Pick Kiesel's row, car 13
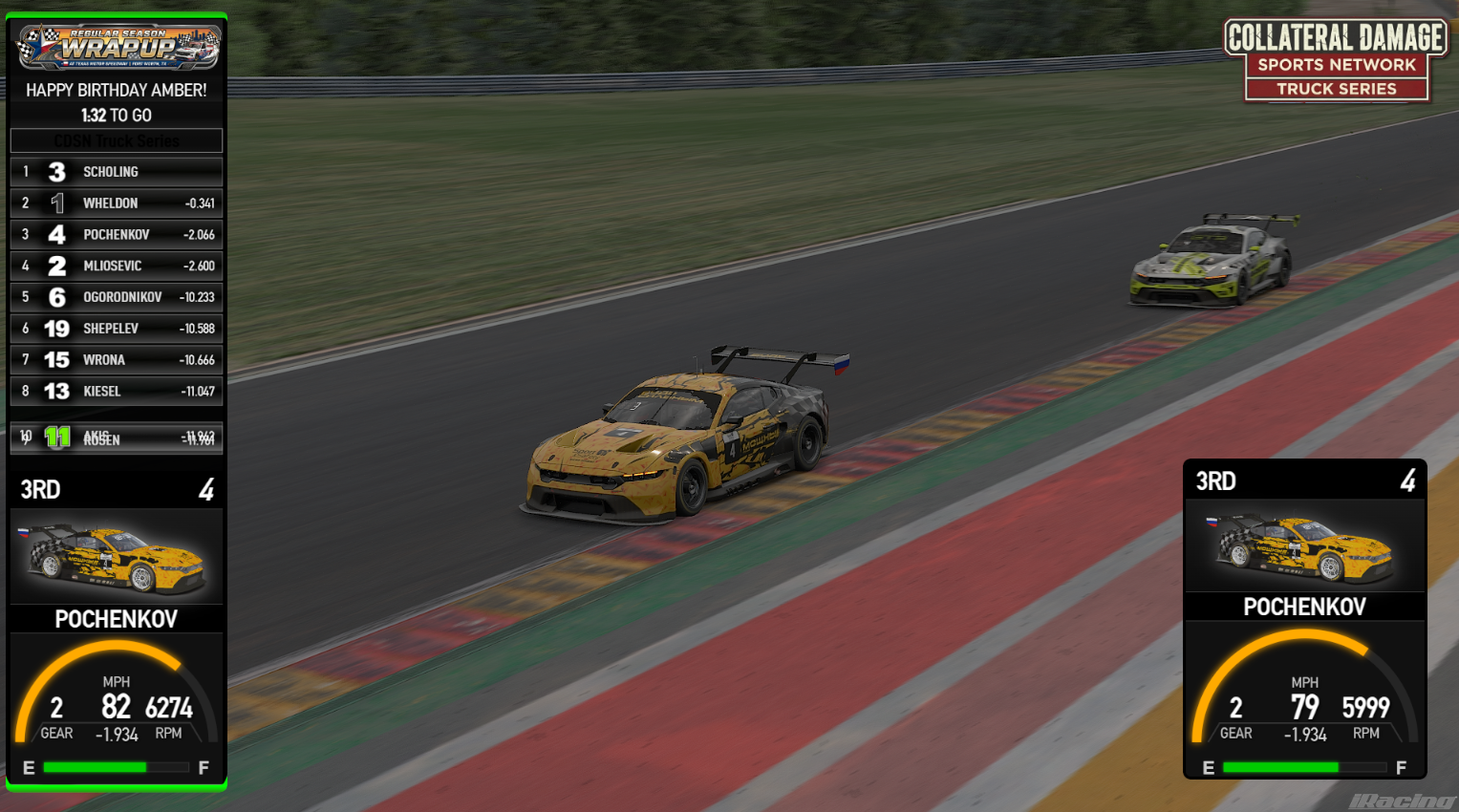Screen dimensions: 1459x812 (117, 391)
